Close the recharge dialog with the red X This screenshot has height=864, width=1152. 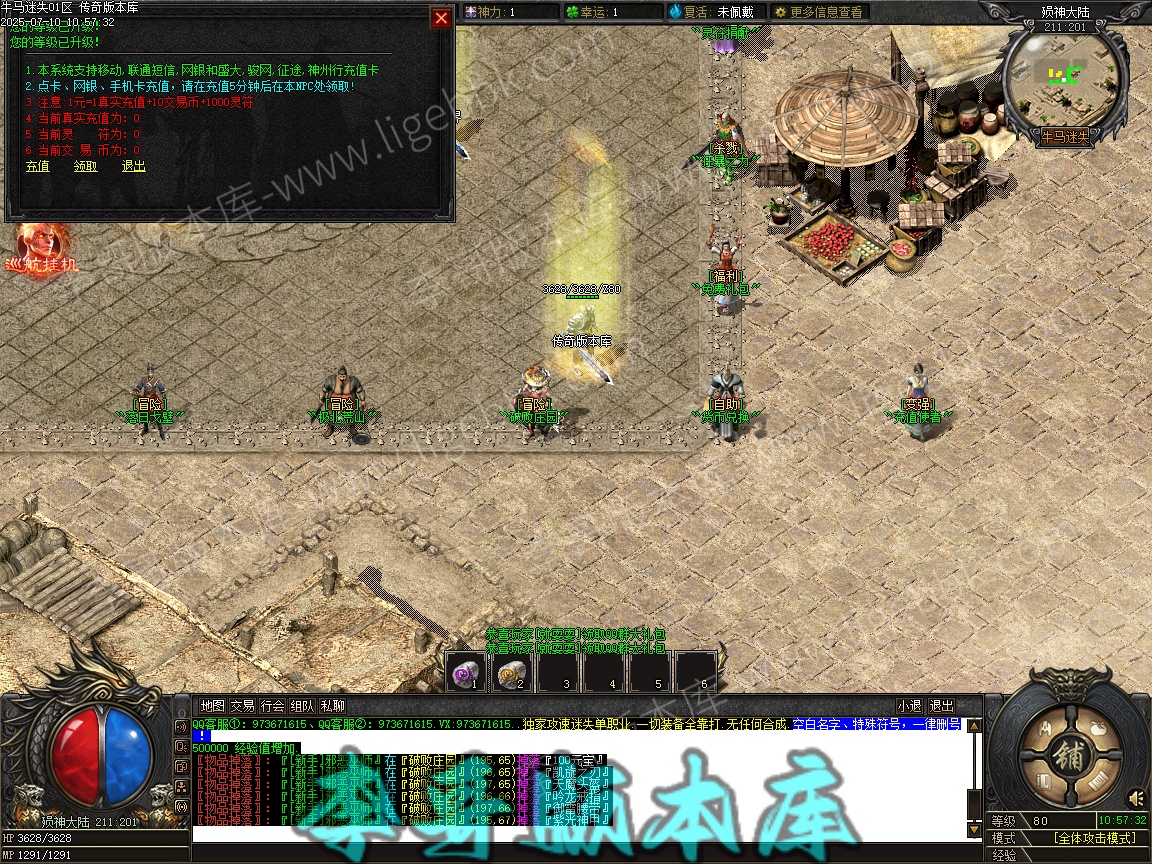click(x=440, y=18)
